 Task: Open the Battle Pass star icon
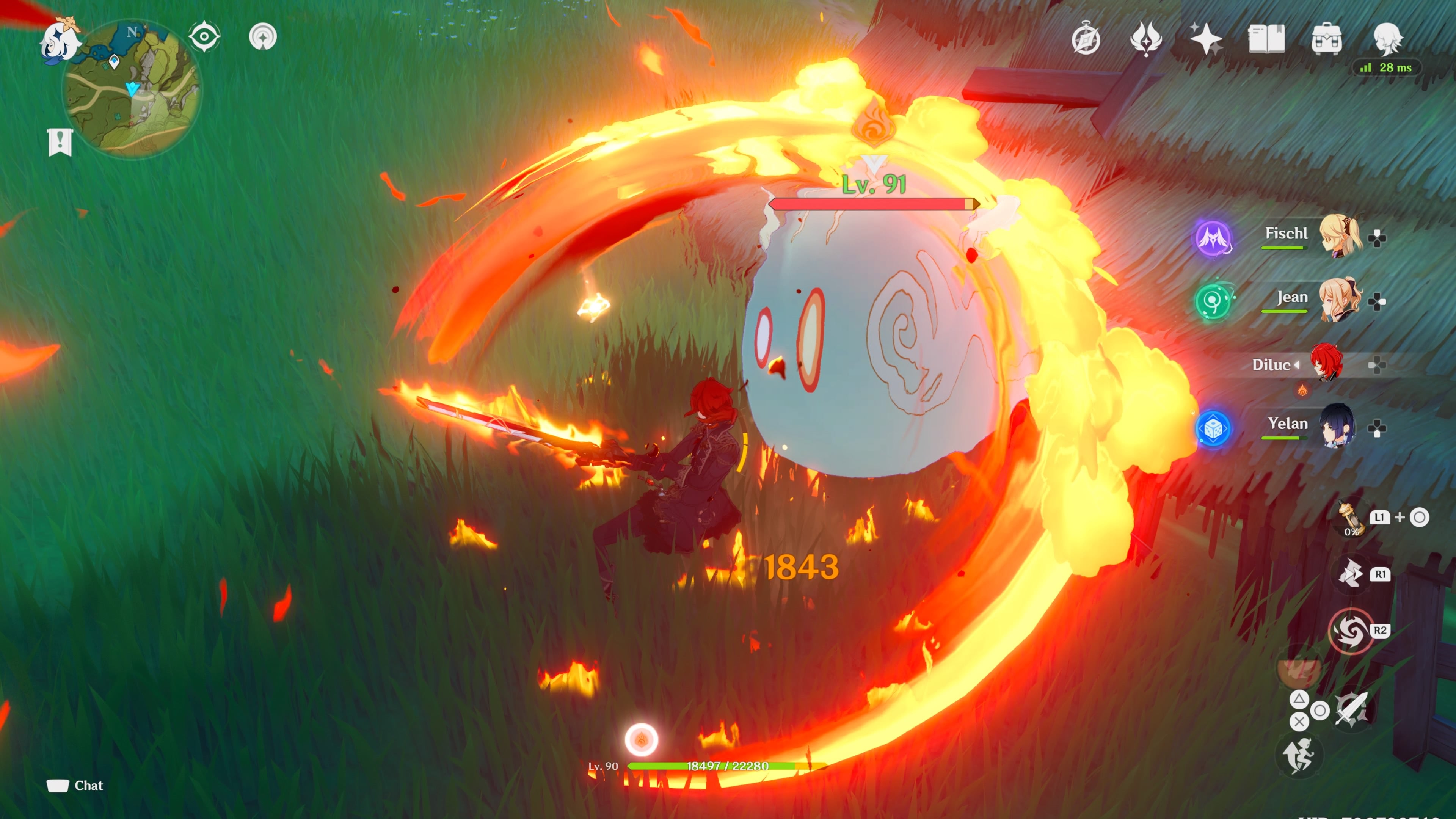point(1207,38)
